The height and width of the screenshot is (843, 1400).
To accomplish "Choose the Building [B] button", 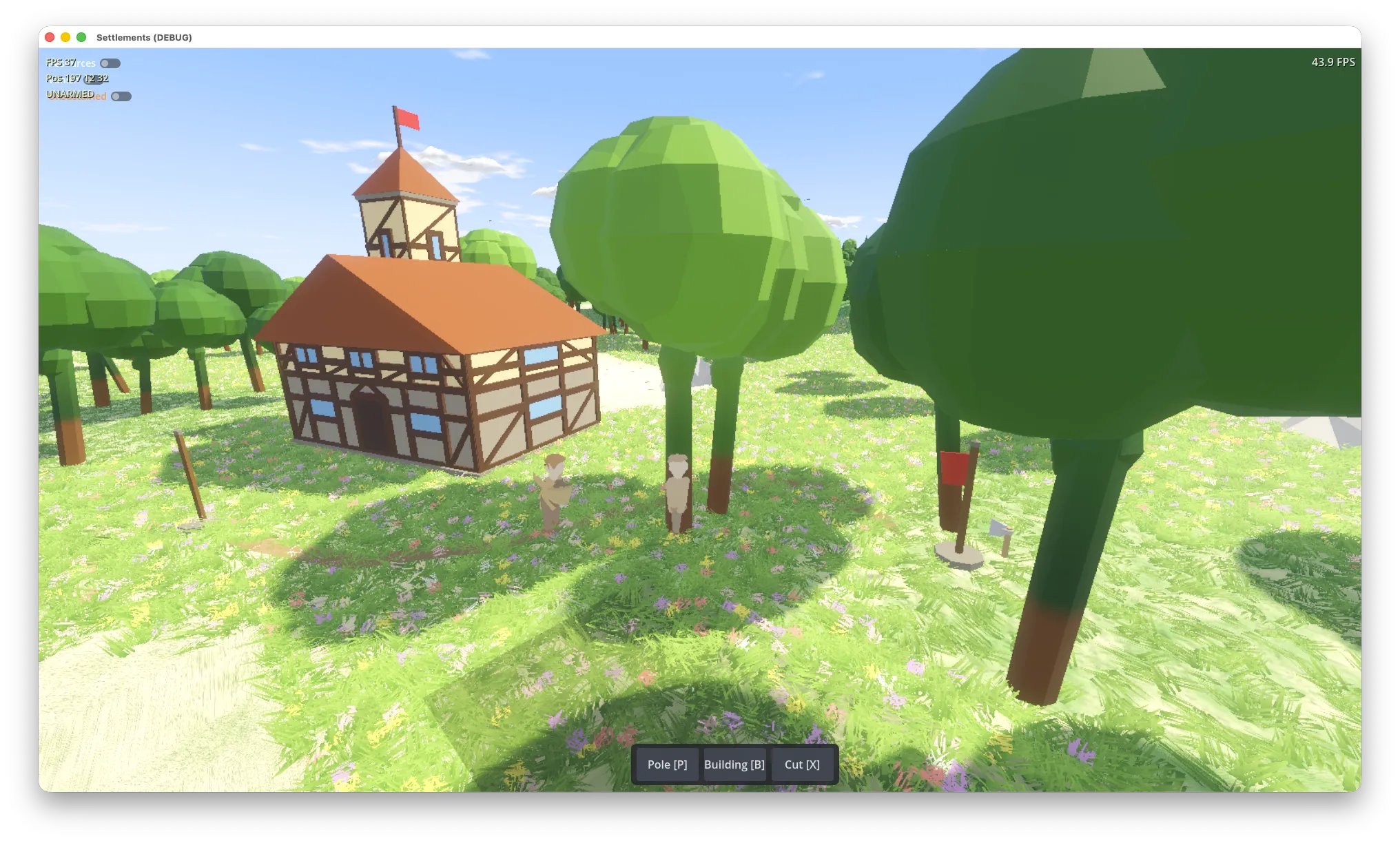I will (x=734, y=764).
